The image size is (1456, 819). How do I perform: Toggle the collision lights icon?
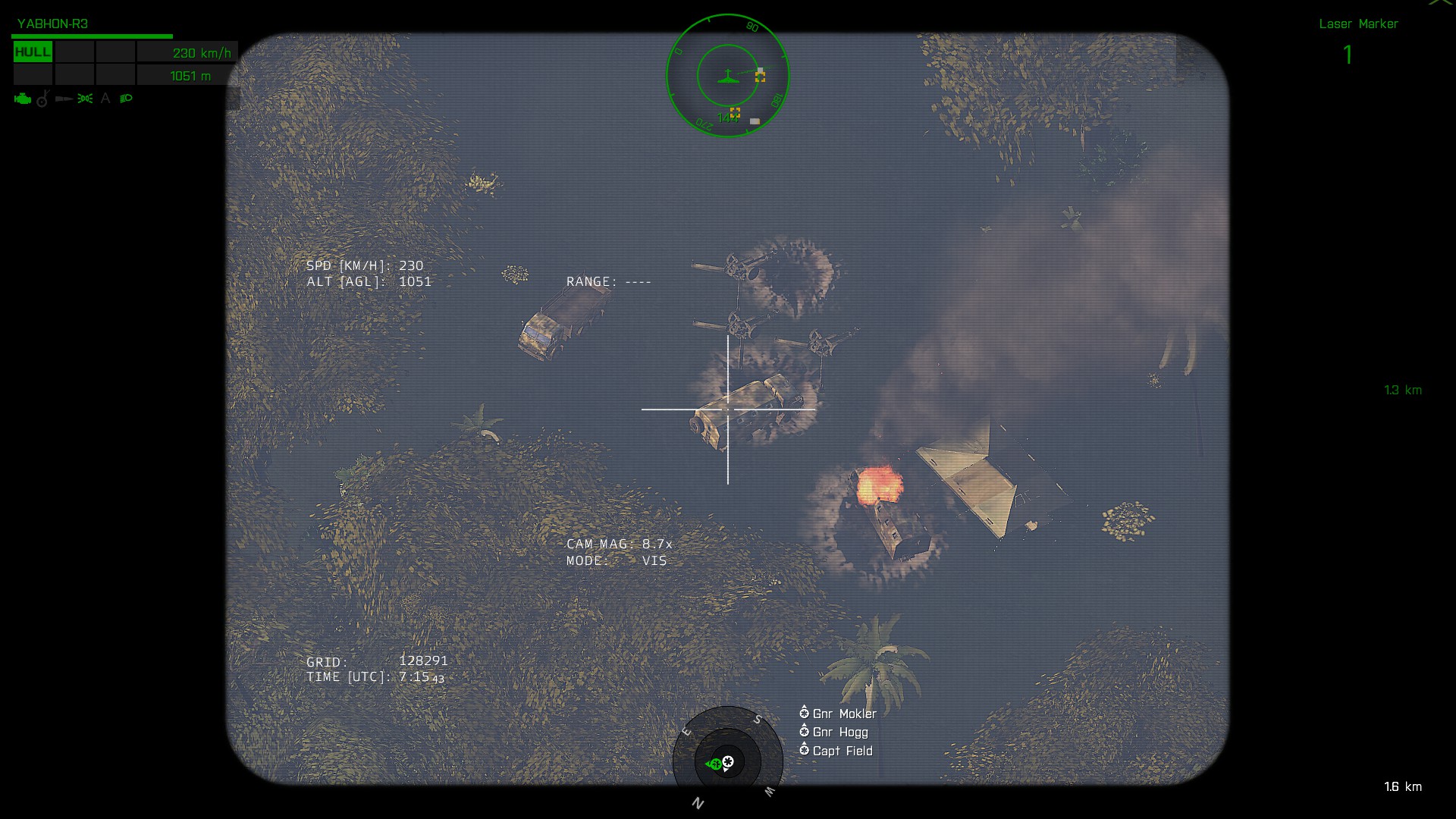(x=85, y=99)
